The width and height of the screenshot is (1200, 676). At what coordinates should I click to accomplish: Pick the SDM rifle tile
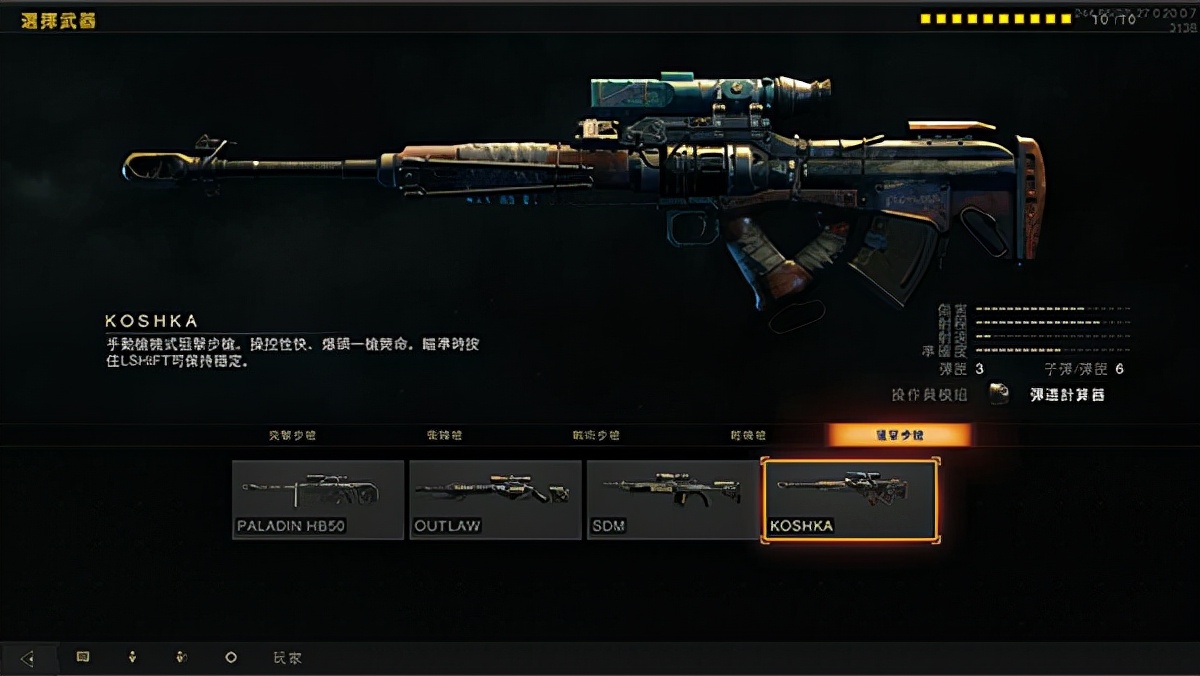(x=672, y=499)
